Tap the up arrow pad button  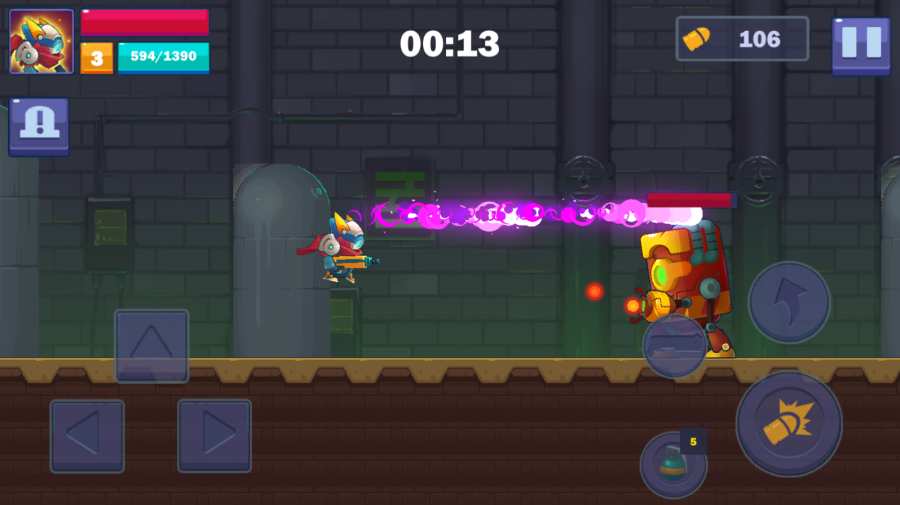pyautogui.click(x=151, y=346)
